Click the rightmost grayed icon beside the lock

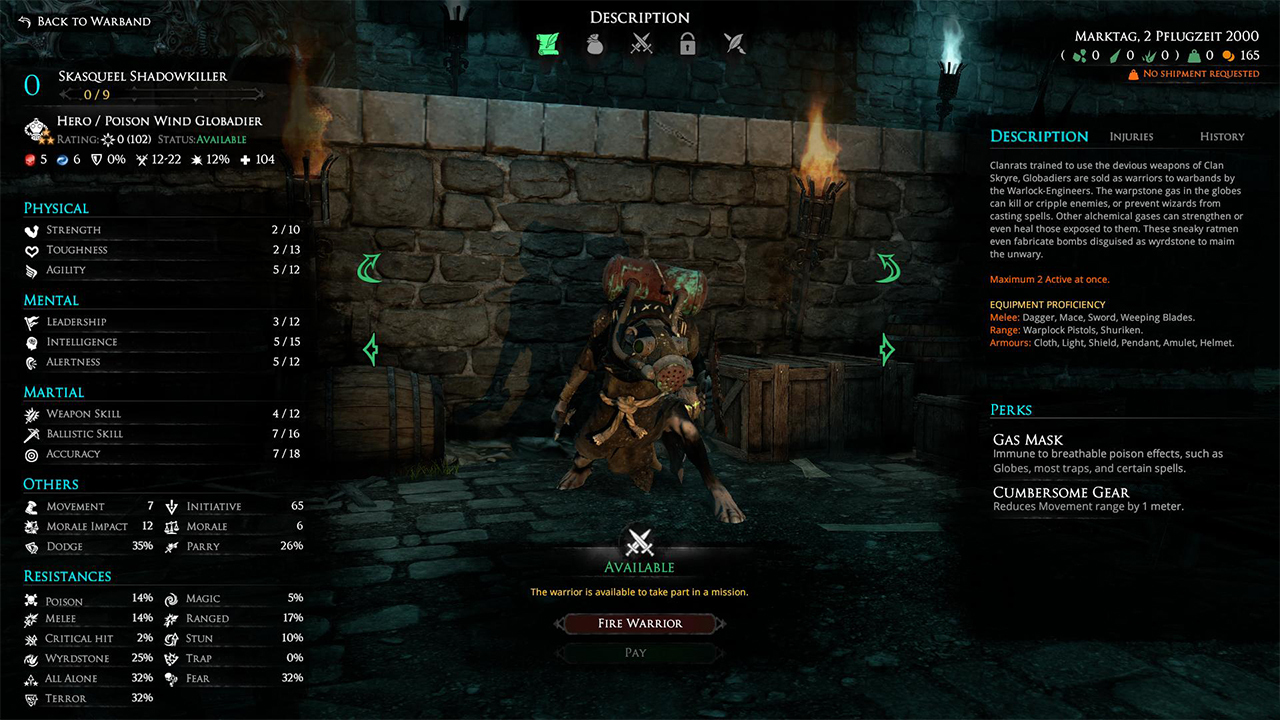pyautogui.click(x=734, y=44)
